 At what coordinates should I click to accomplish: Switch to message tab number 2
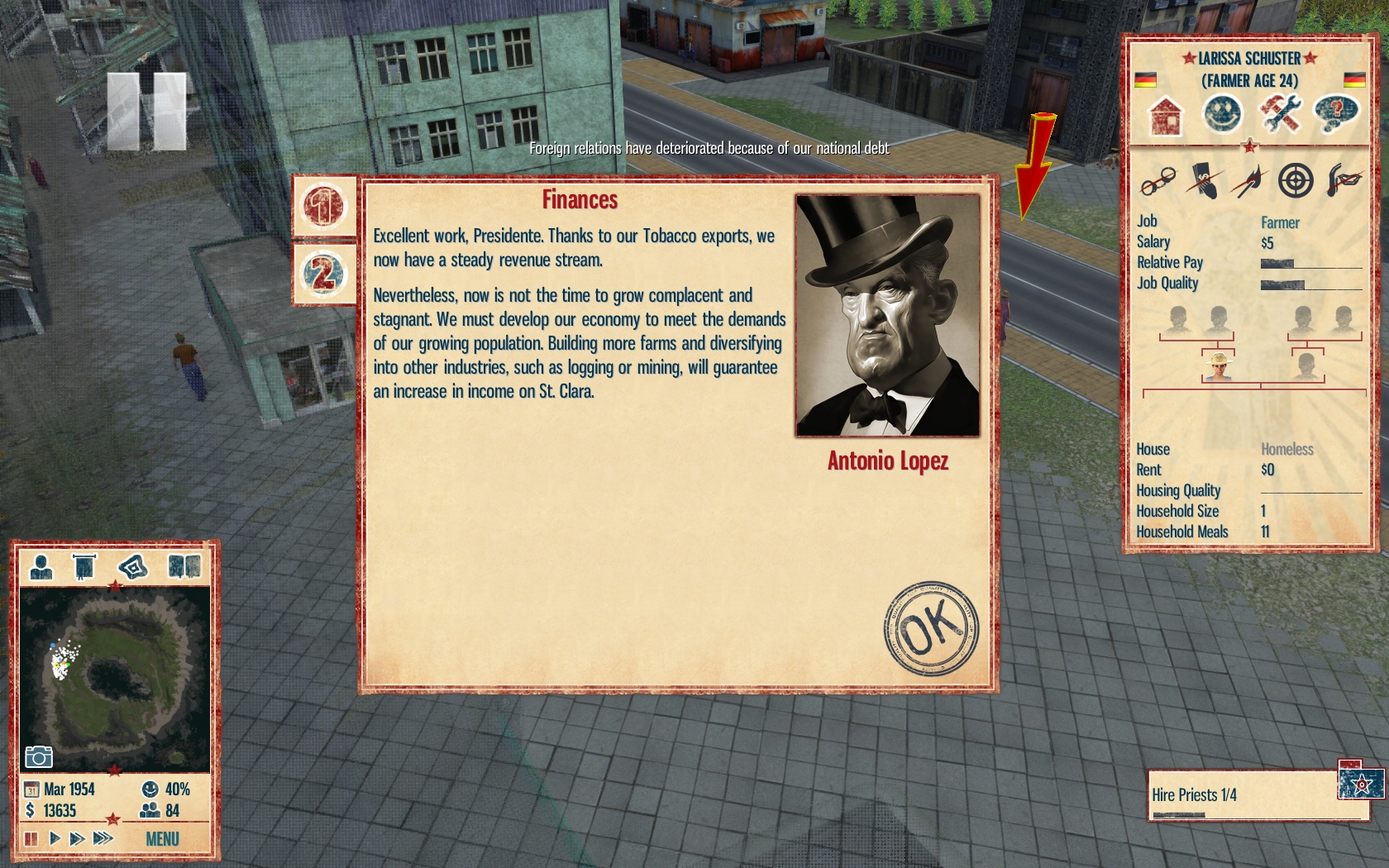click(323, 274)
